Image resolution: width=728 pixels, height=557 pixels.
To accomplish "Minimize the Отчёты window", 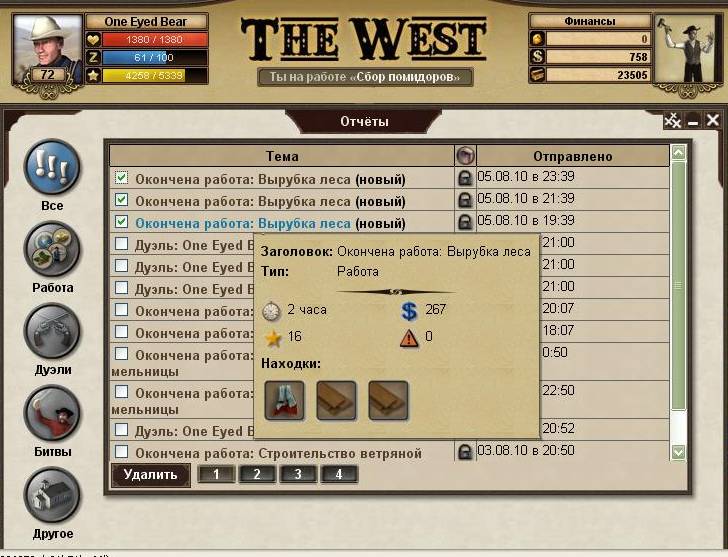I will coord(693,121).
